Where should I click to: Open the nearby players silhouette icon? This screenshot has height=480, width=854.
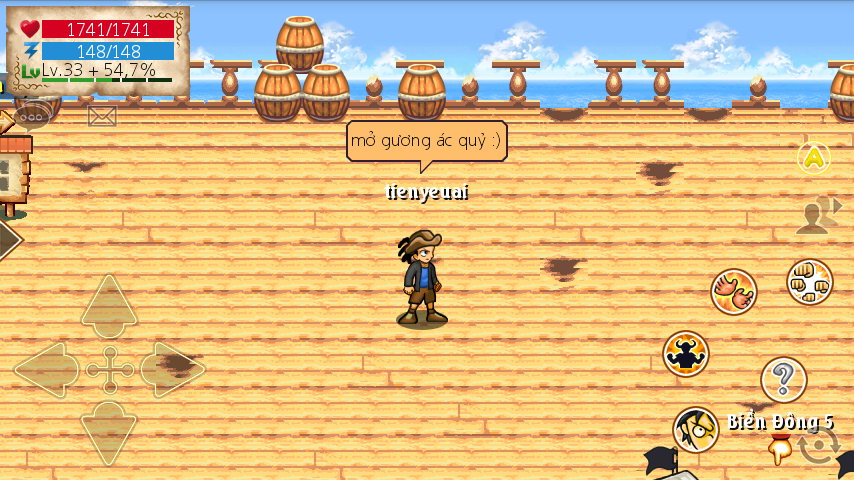pyautogui.click(x=817, y=215)
